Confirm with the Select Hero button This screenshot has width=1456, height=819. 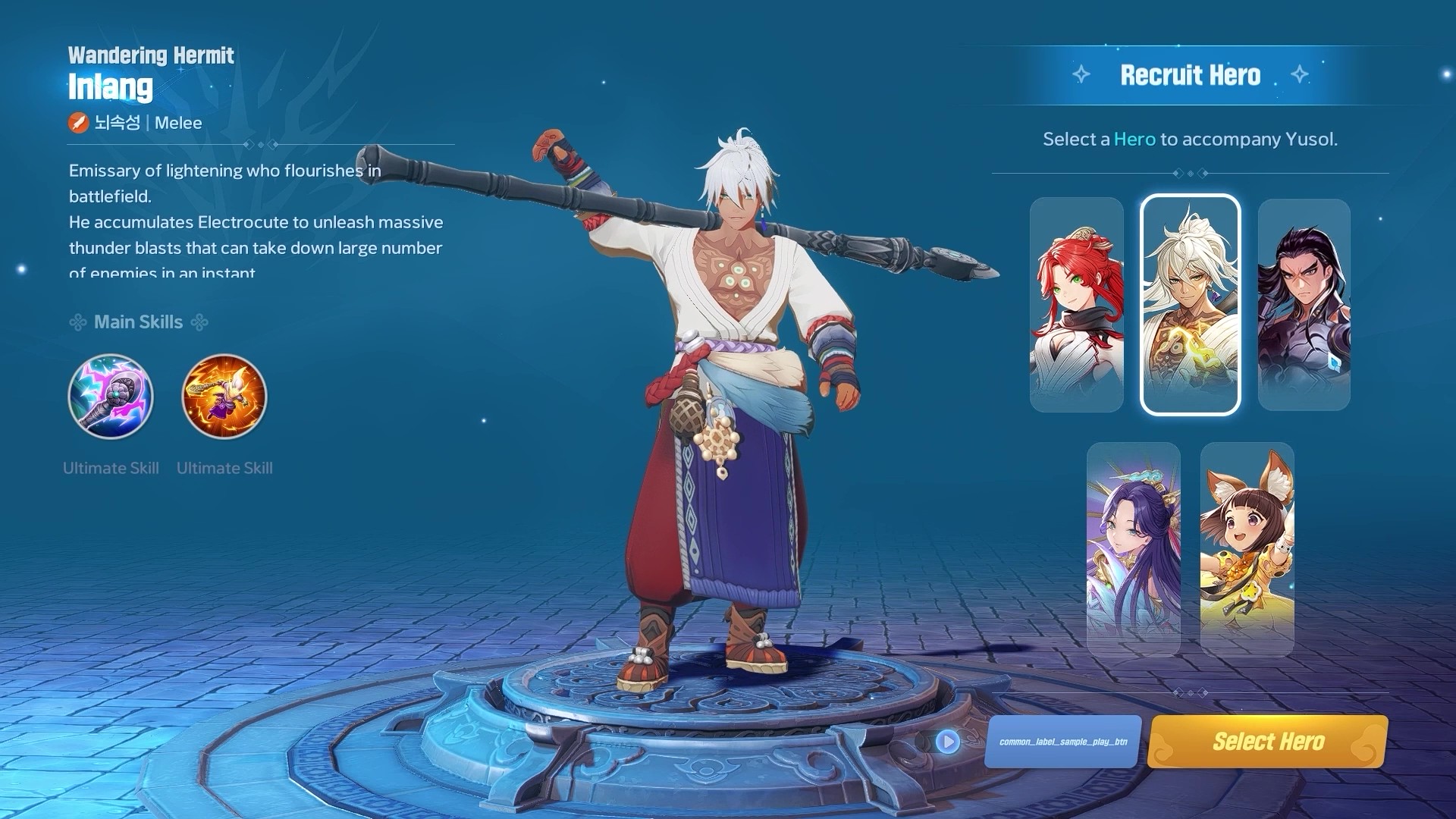1267,741
